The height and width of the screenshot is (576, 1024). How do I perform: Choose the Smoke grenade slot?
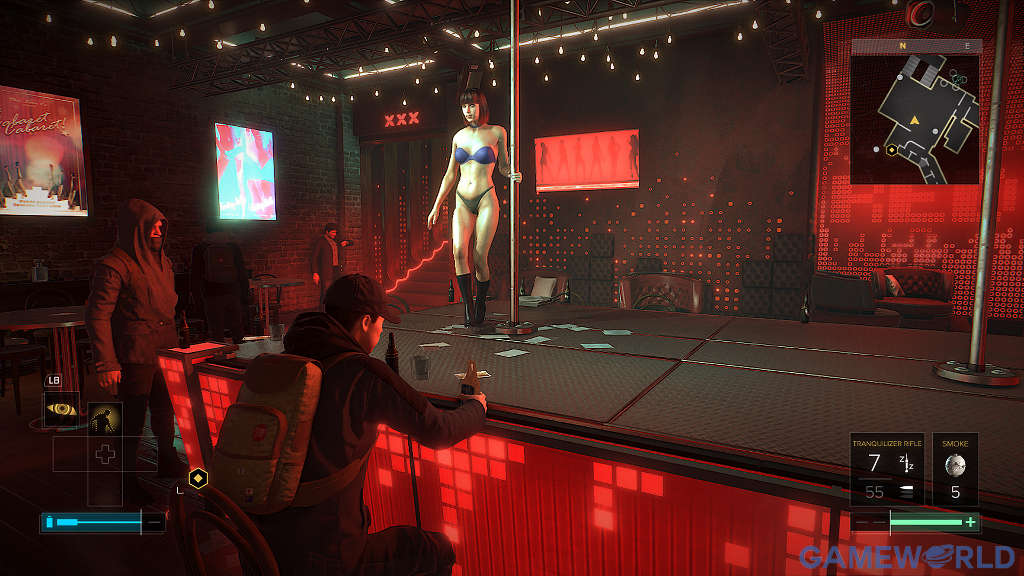[x=956, y=469]
